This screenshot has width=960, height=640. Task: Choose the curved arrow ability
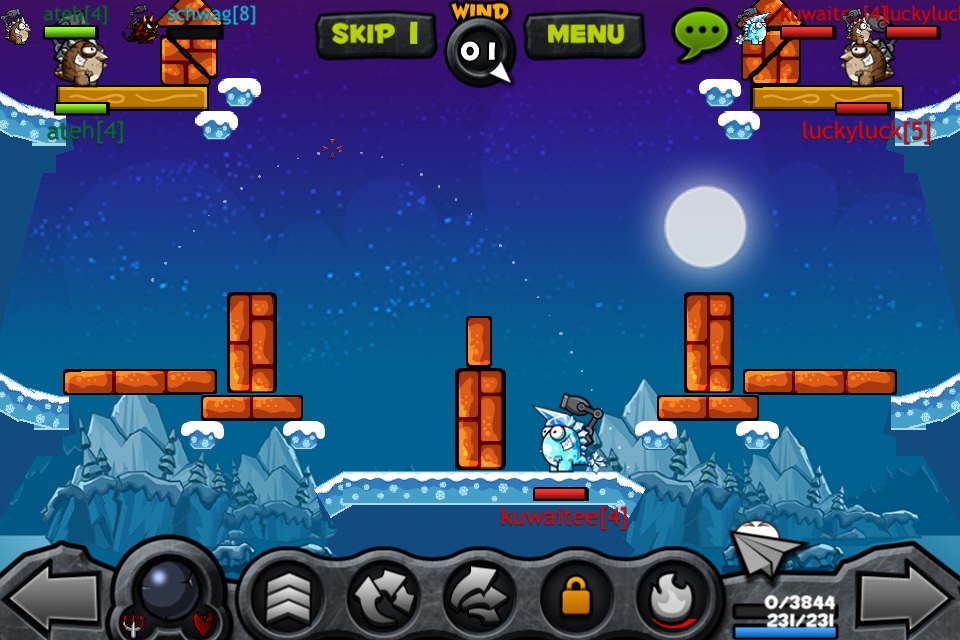[x=479, y=598]
